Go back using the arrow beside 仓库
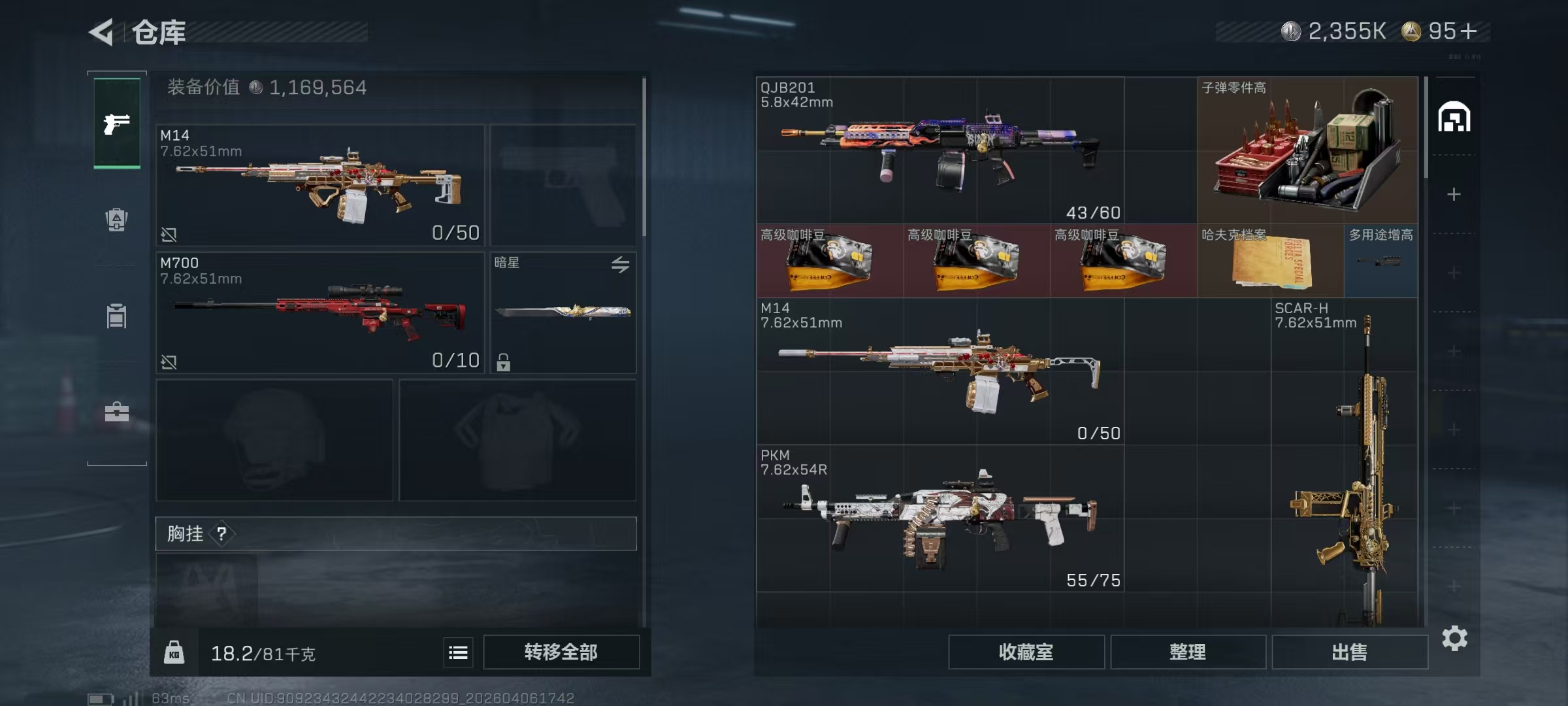The height and width of the screenshot is (706, 1568). tap(102, 31)
